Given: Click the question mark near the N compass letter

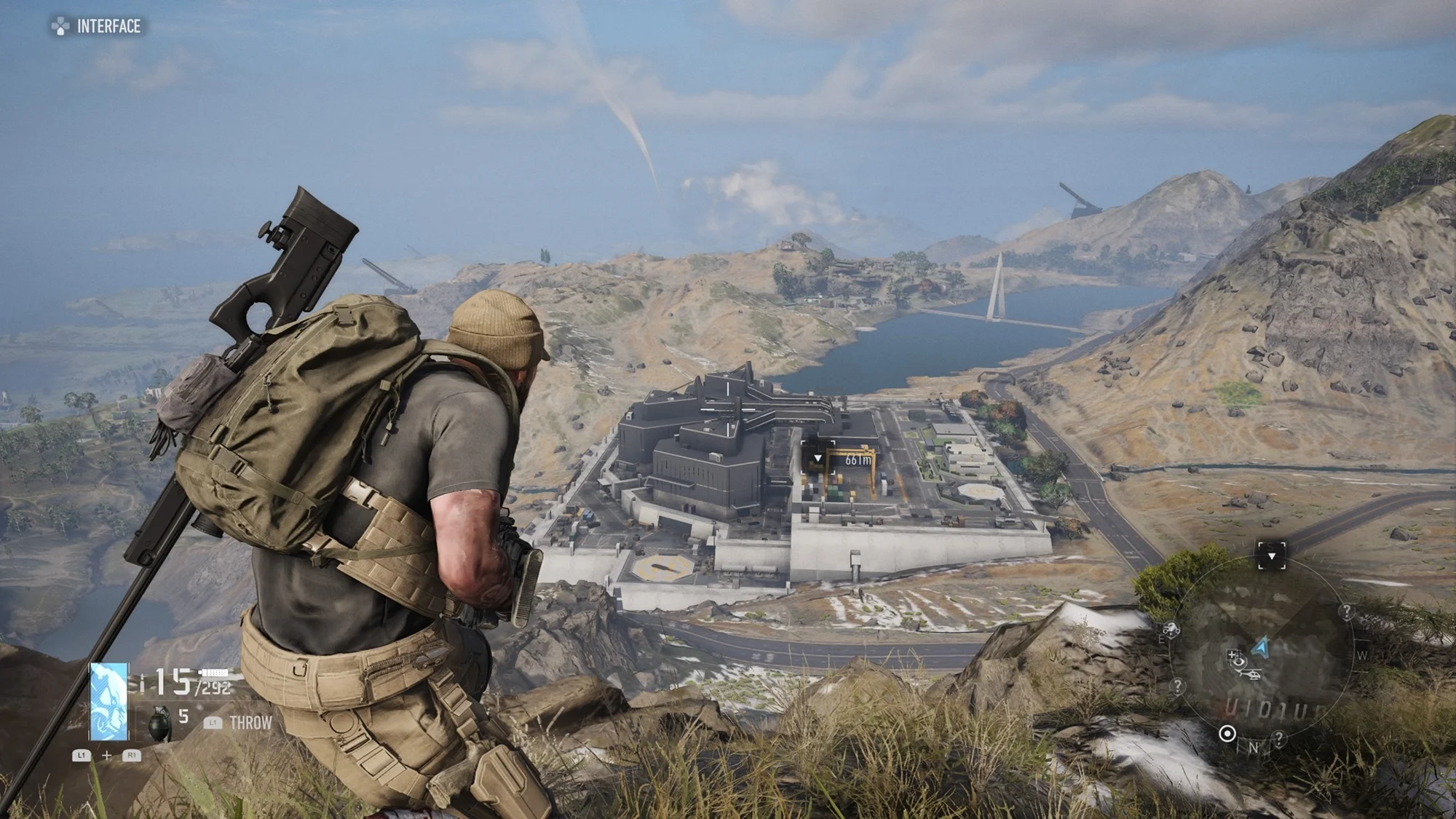Looking at the screenshot, I should (1280, 737).
